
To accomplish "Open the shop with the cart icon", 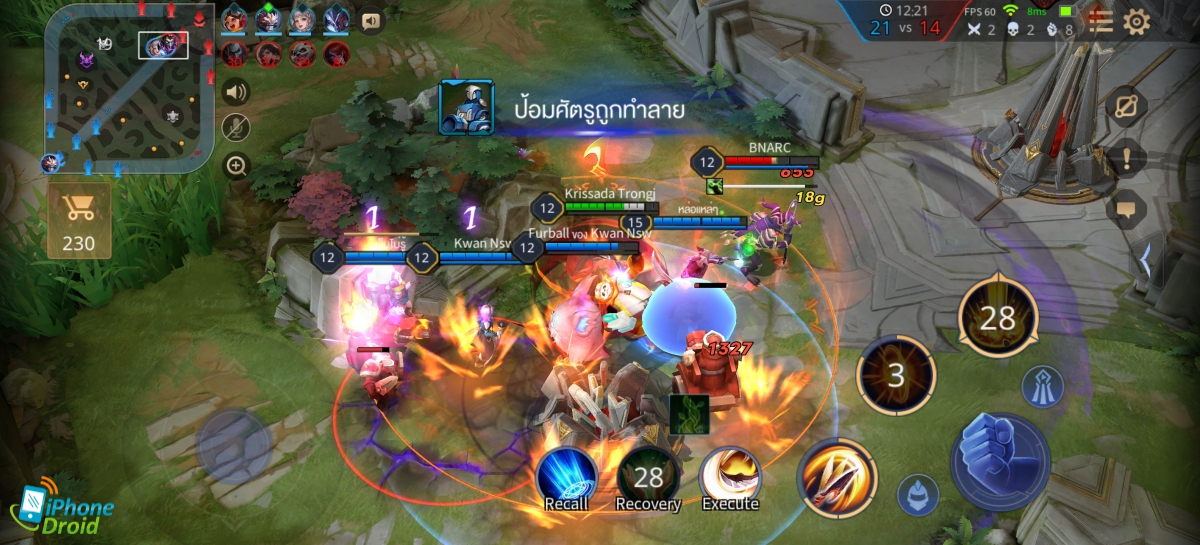I will click(78, 218).
